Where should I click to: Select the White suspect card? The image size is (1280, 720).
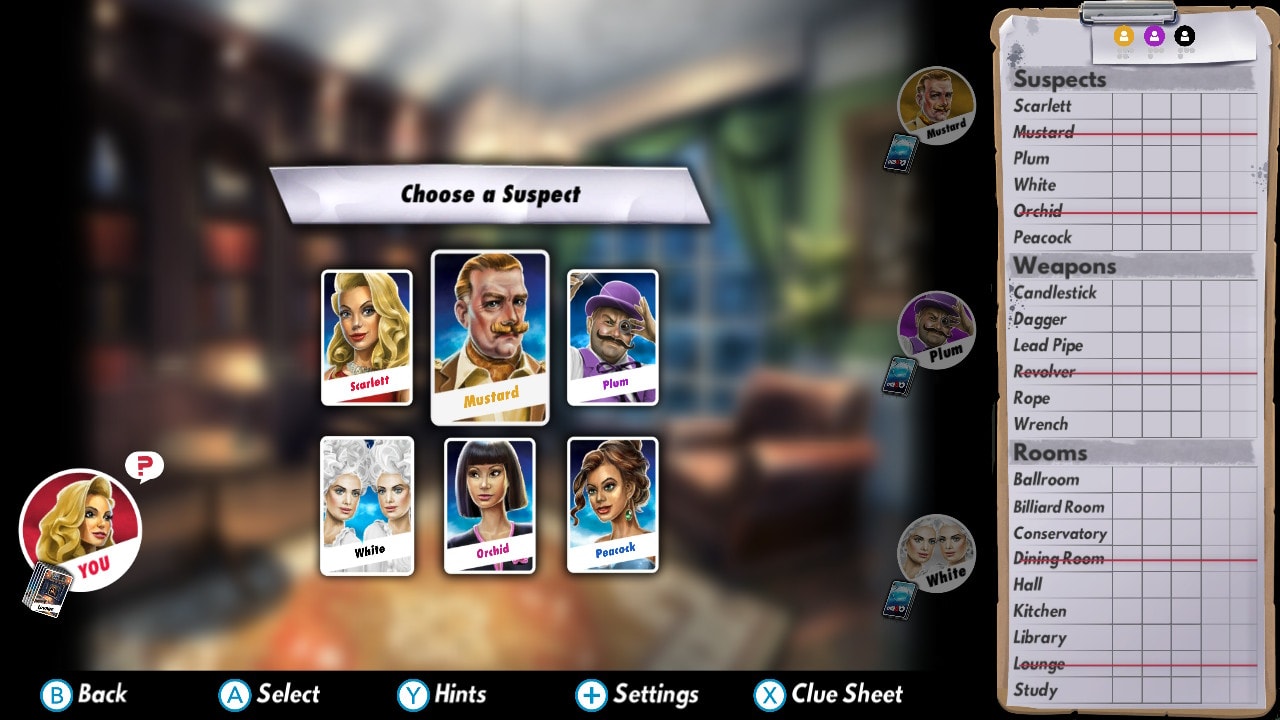[x=366, y=507]
